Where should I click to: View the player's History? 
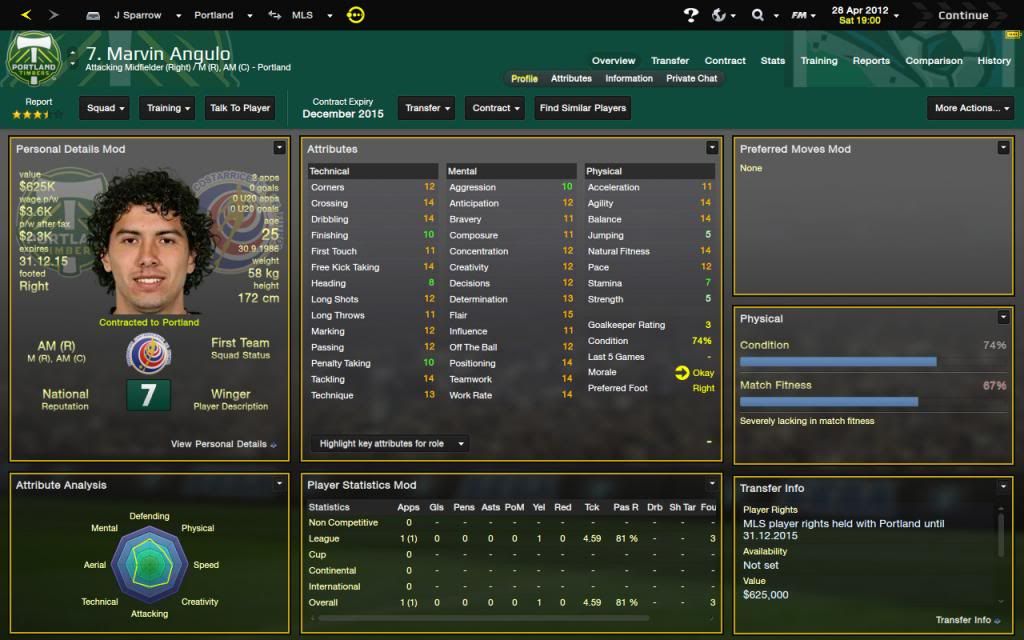coord(994,60)
